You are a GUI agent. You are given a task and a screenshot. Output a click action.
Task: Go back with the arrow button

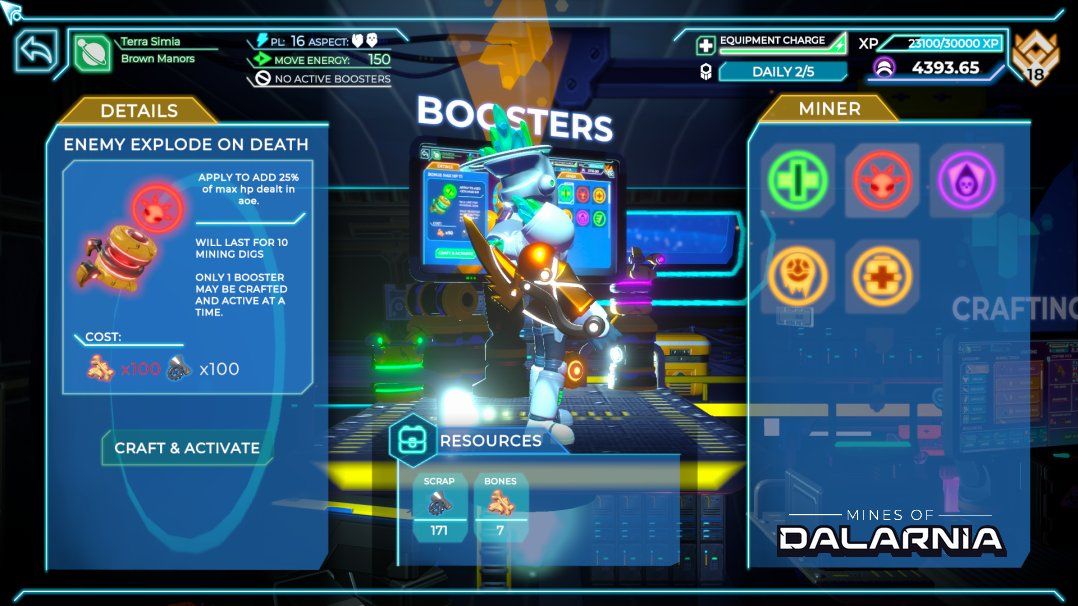coord(36,51)
